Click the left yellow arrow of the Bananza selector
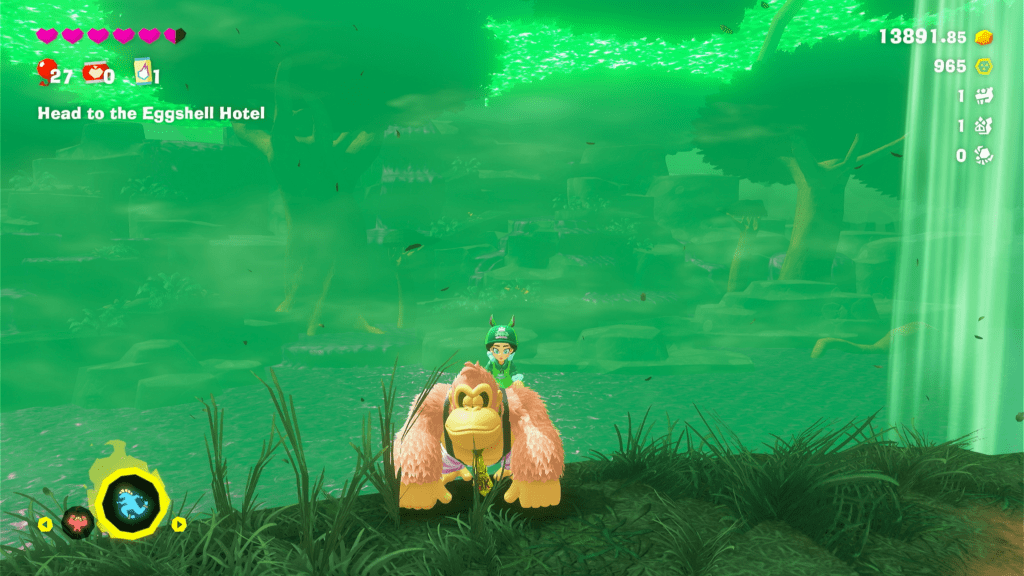 coord(45,523)
